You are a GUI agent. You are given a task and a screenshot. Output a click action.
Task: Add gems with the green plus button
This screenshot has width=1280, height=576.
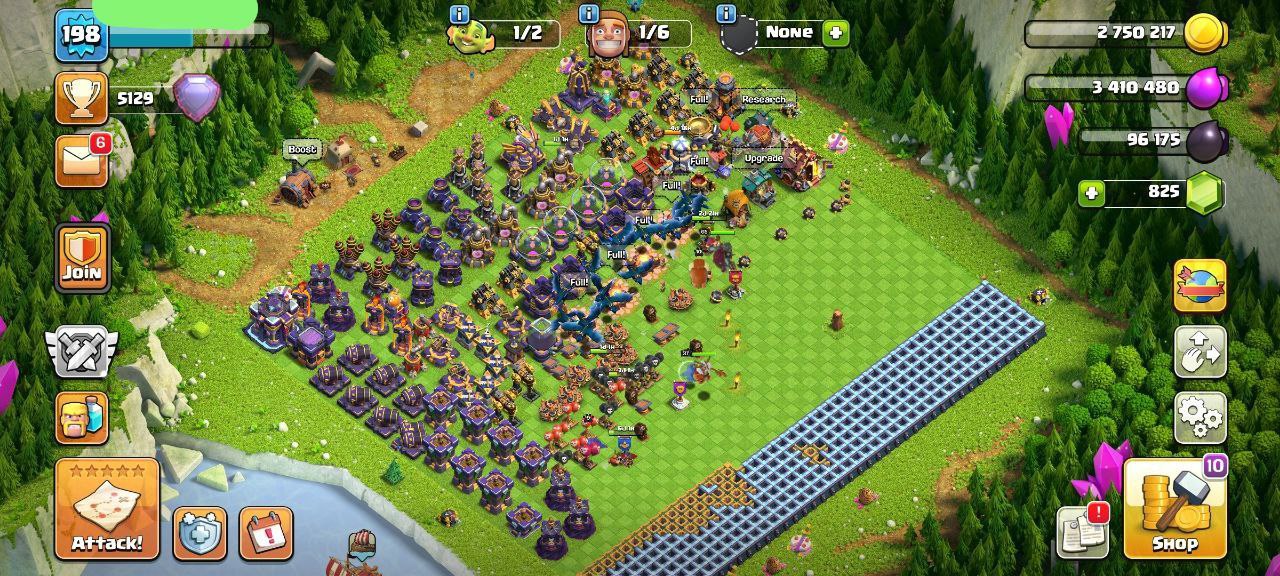coord(1091,192)
